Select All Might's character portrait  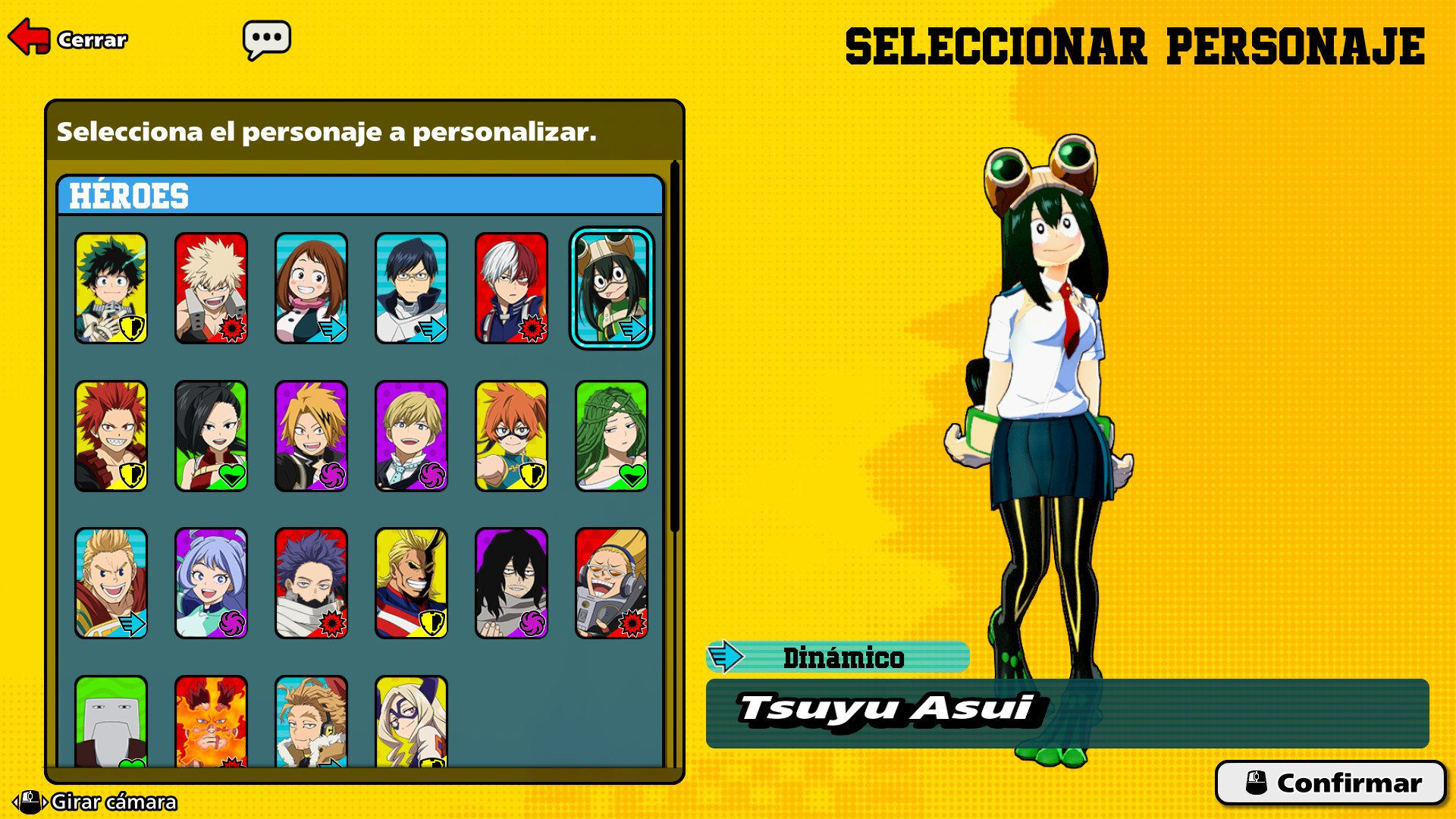pos(412,584)
